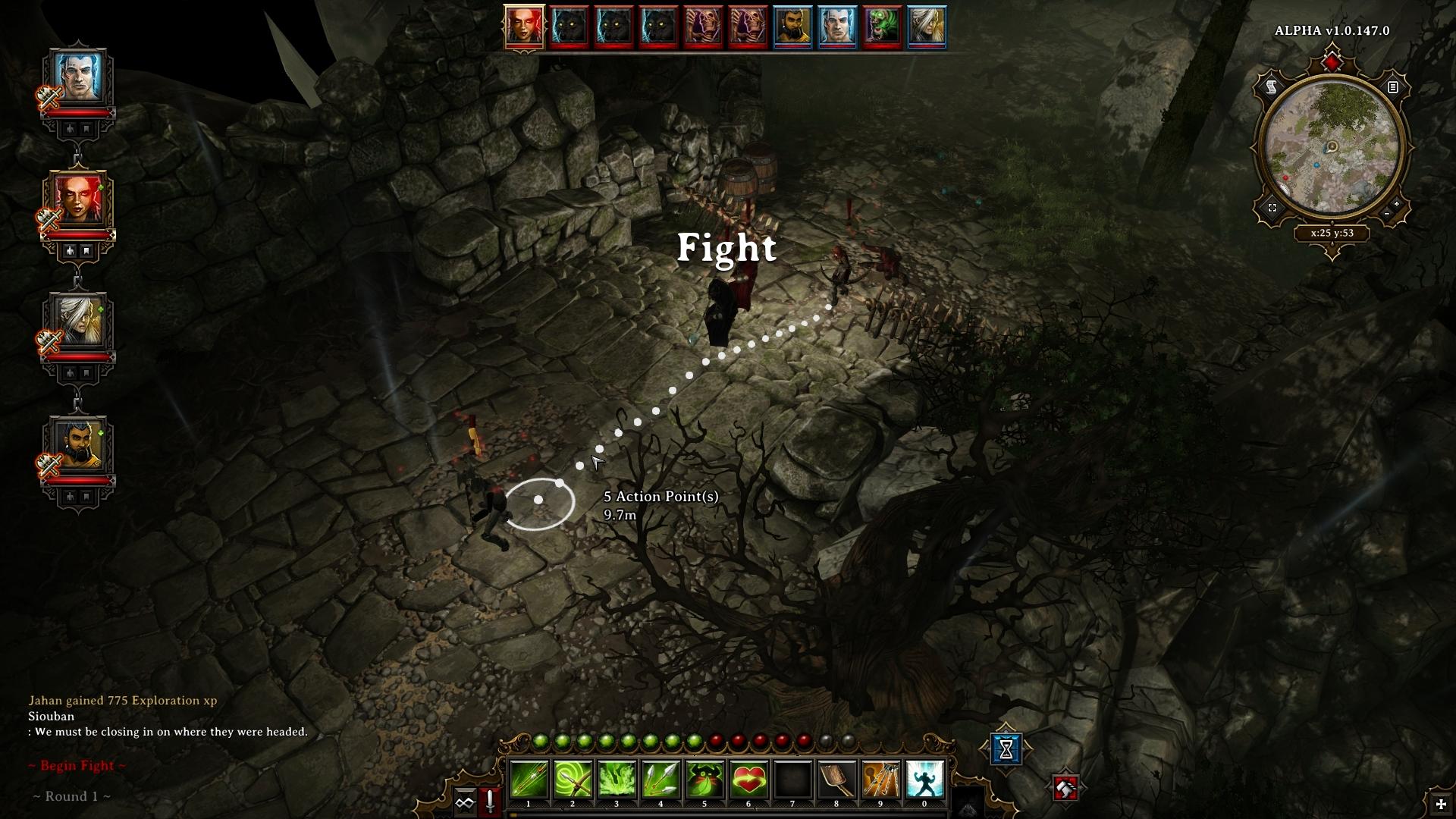Click the red gauntlet button
1456x819 pixels.
pos(1065,789)
